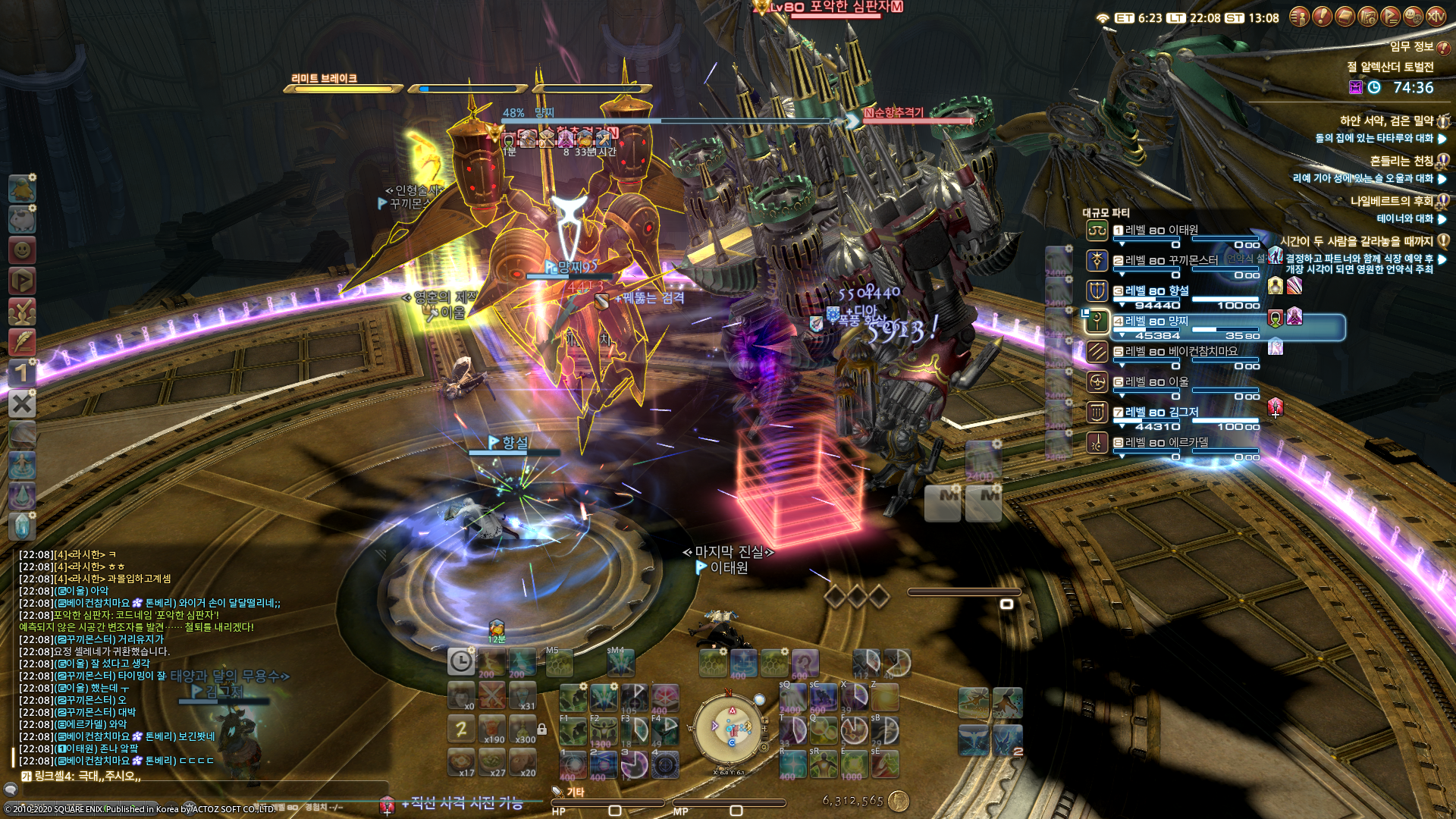The height and width of the screenshot is (819, 1456).
Task: Open the book-shaped journal menu icon
Action: coord(1345,16)
